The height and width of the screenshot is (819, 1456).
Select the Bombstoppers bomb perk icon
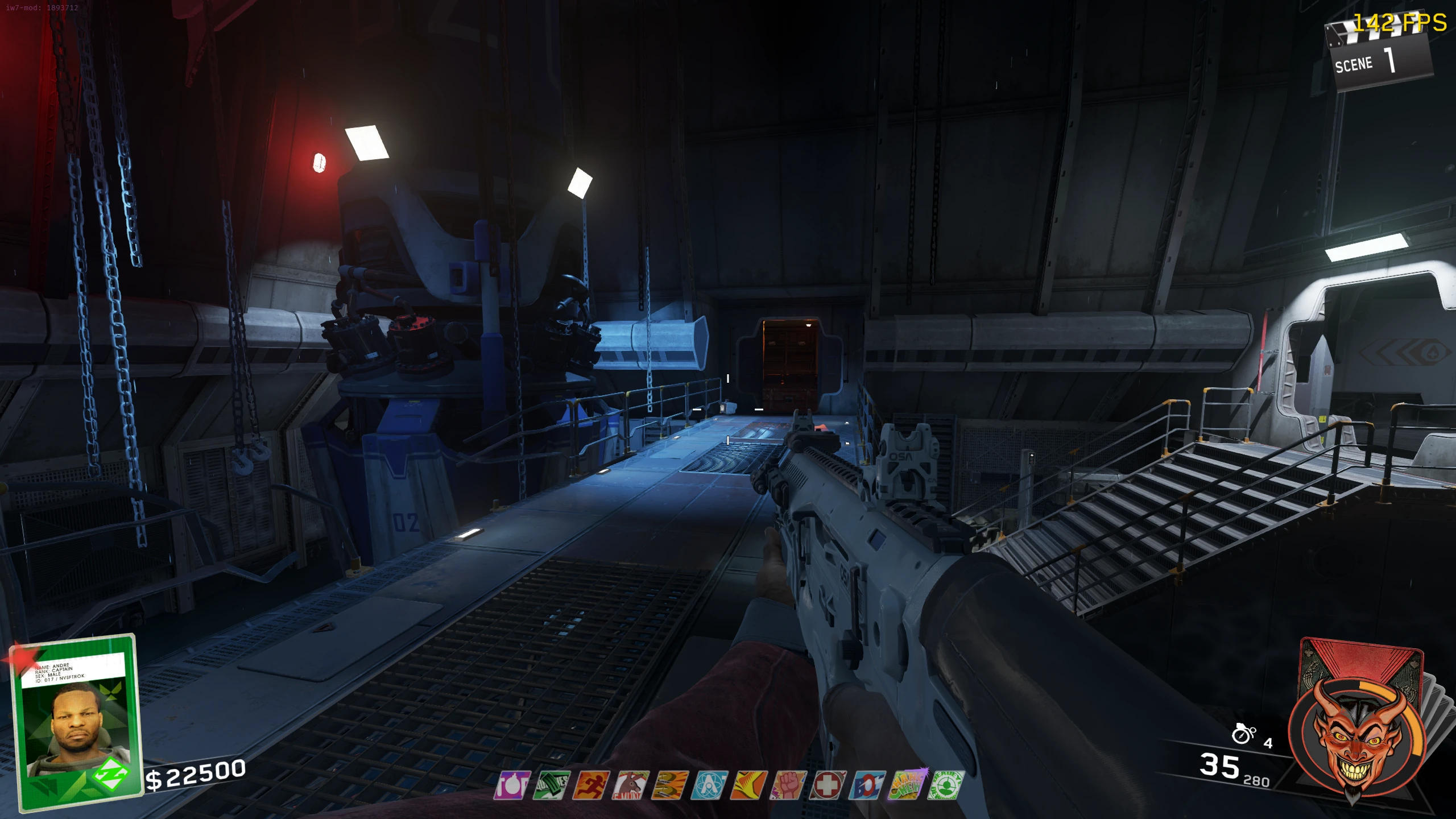512,785
